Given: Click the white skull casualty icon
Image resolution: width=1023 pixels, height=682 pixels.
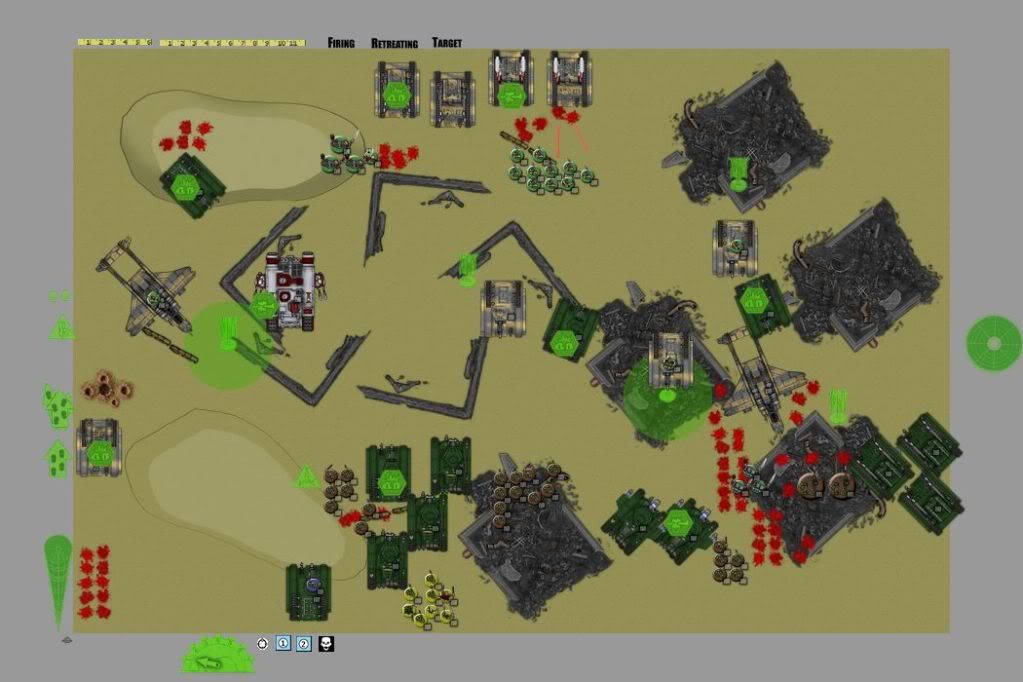Looking at the screenshot, I should click(x=326, y=643).
